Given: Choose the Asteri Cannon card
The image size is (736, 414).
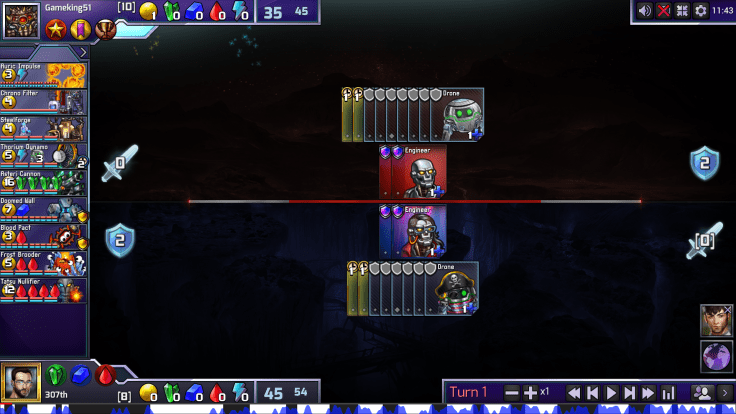Looking at the screenshot, I should tap(44, 181).
